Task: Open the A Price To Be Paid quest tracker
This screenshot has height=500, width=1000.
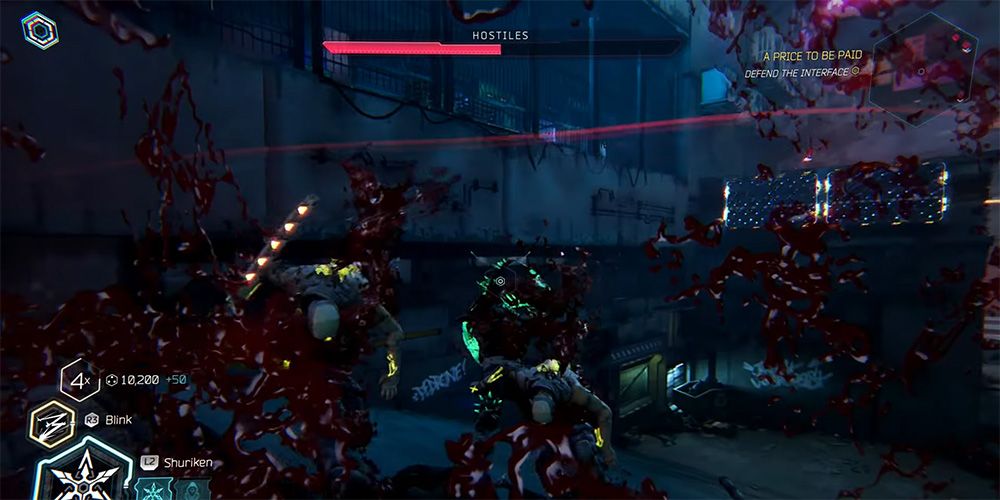Action: tap(807, 57)
